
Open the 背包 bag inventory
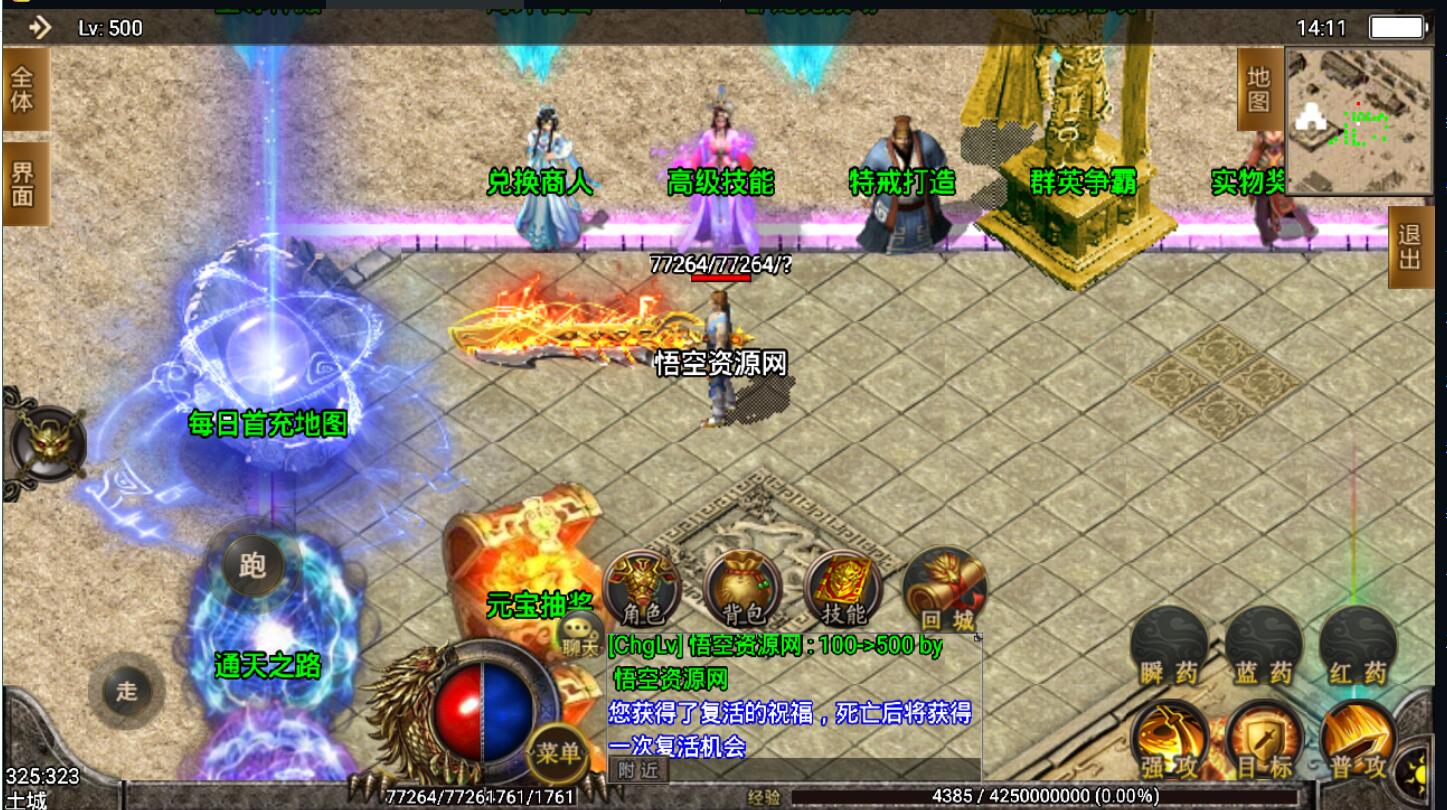point(742,590)
